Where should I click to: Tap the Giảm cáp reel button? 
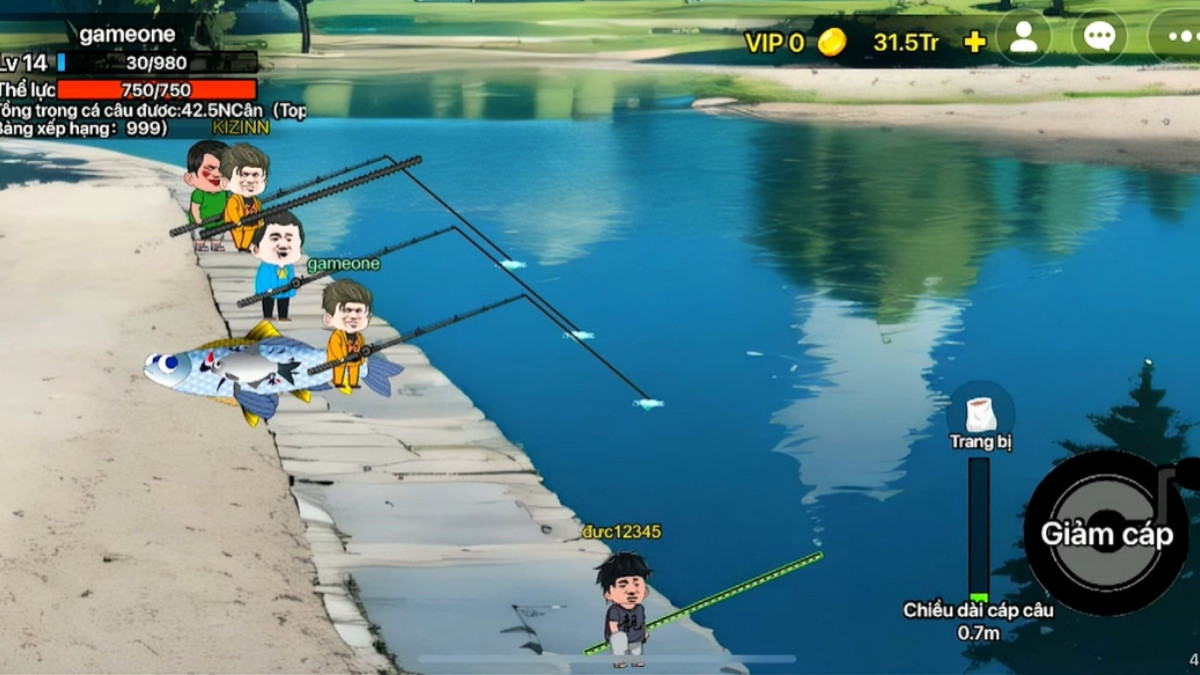1106,533
